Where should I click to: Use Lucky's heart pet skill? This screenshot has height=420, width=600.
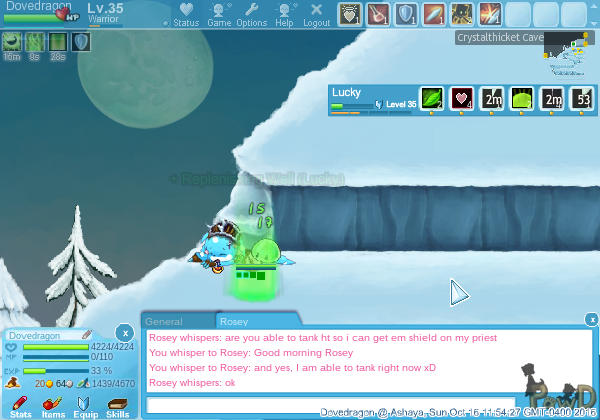(461, 99)
